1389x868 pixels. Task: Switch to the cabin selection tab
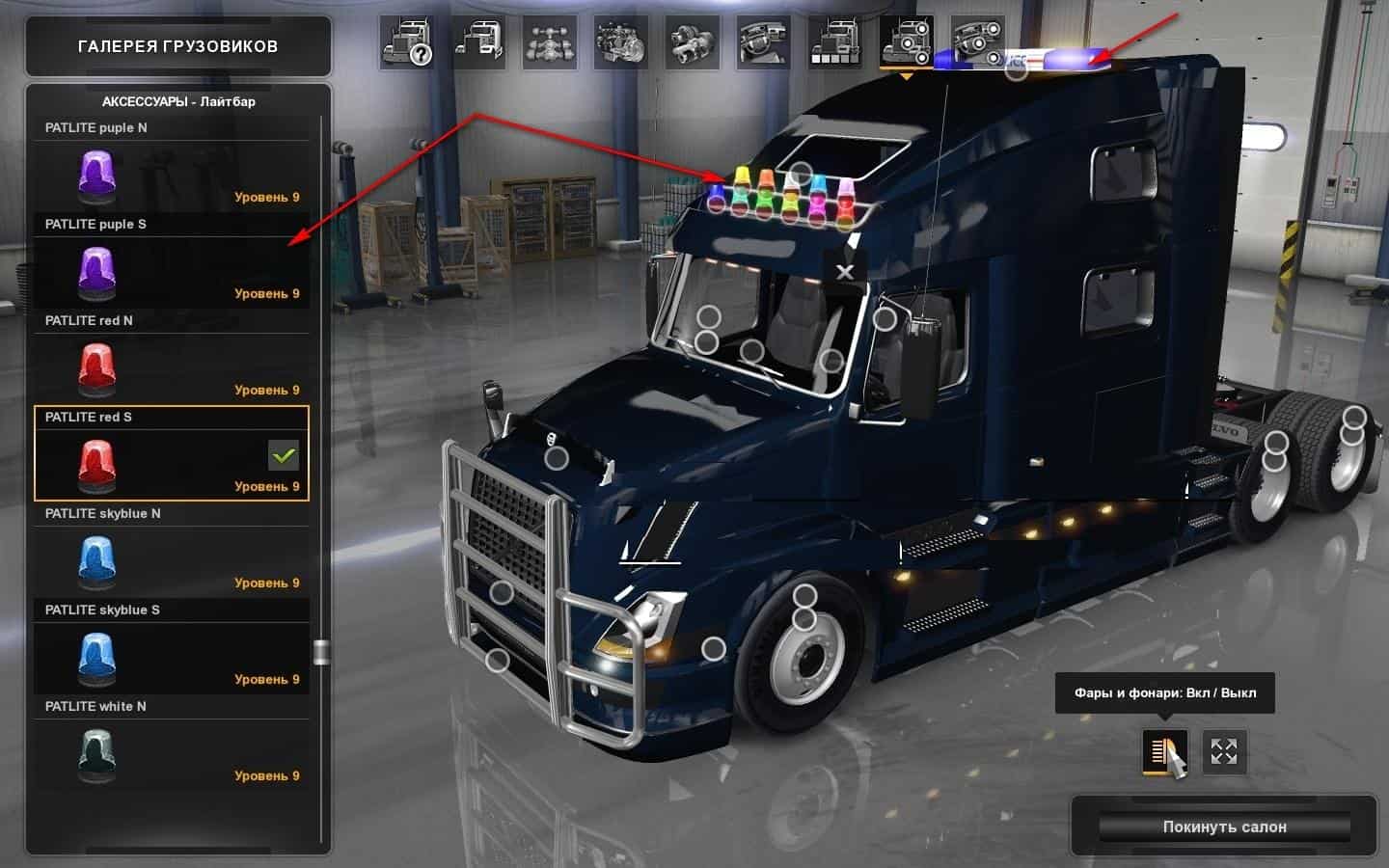[478, 42]
